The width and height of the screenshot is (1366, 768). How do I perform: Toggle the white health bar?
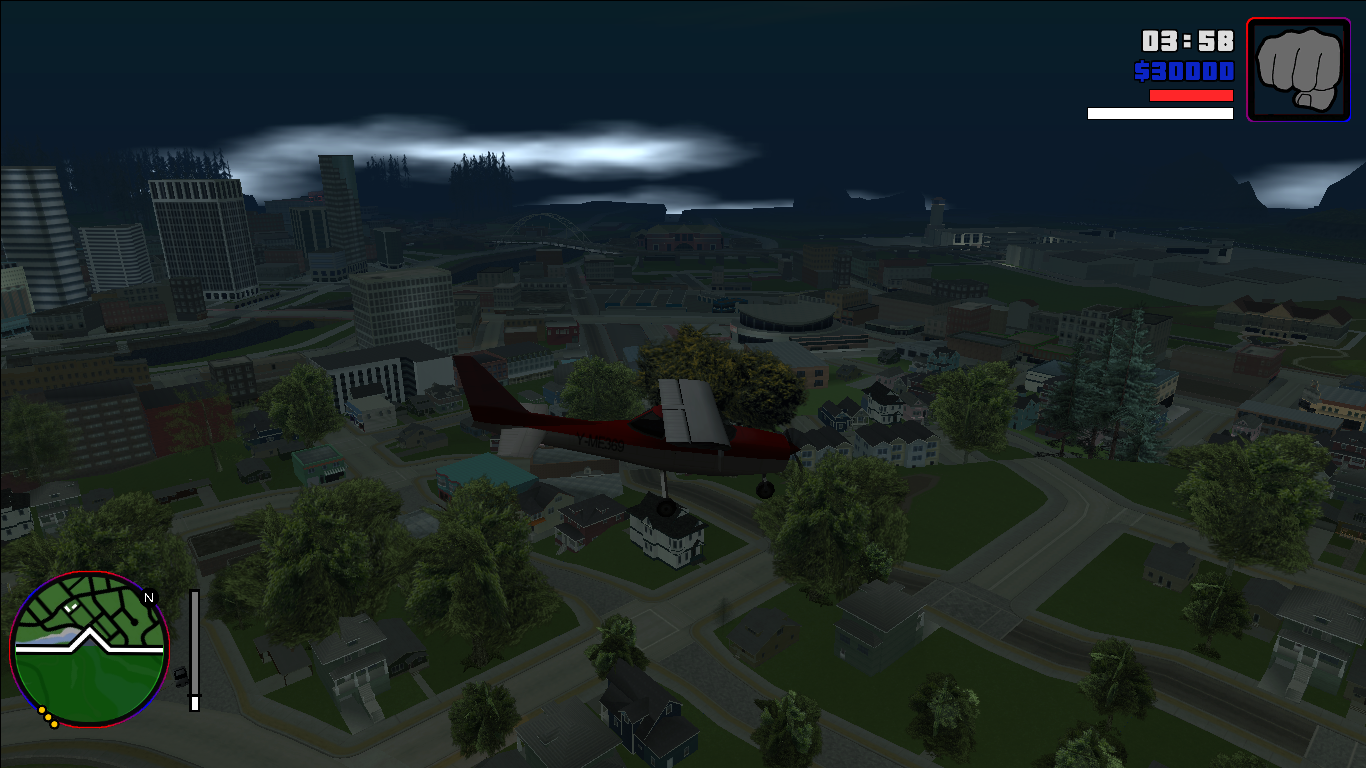tap(1160, 113)
